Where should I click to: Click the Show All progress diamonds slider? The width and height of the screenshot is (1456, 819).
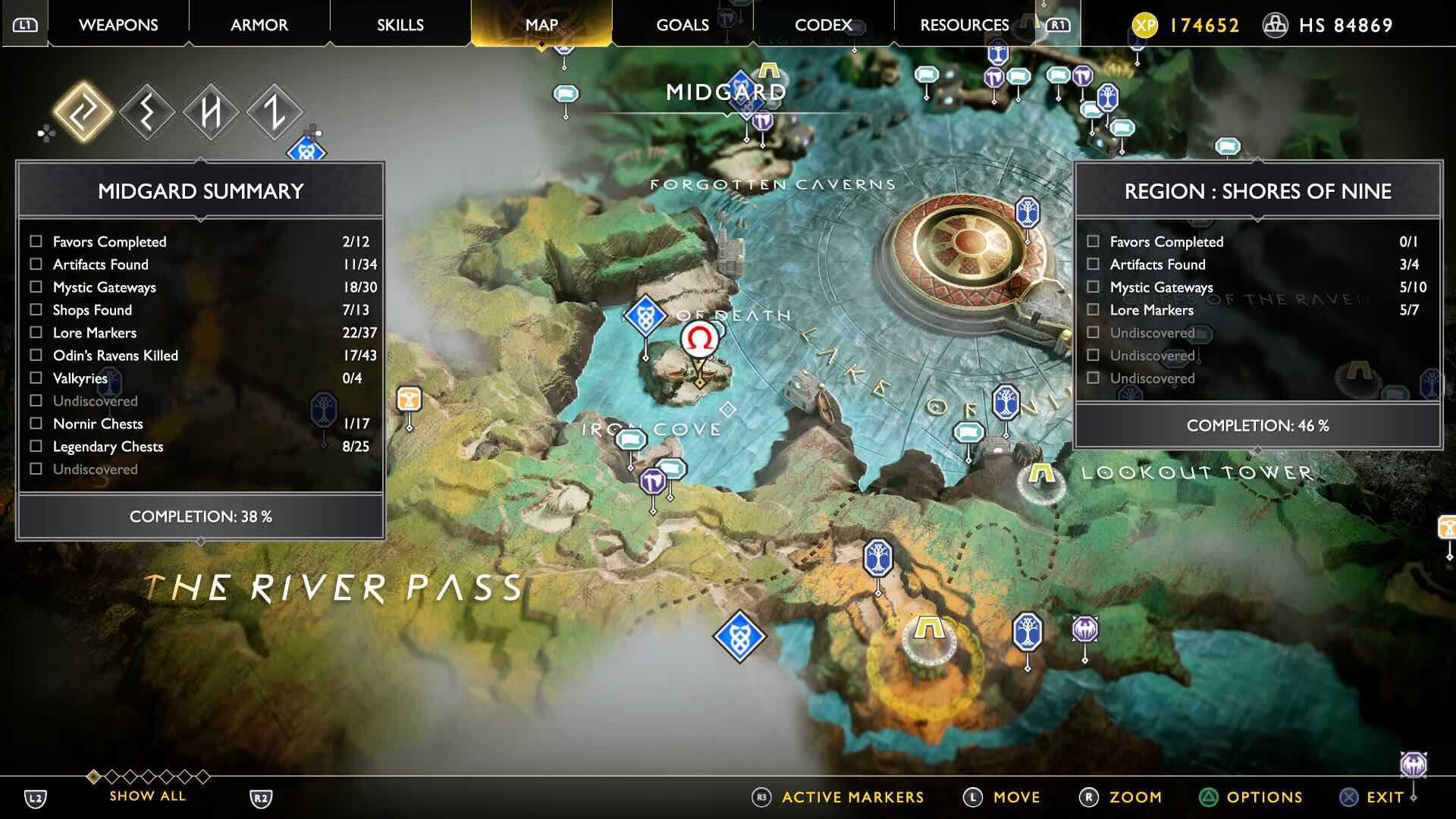click(148, 777)
